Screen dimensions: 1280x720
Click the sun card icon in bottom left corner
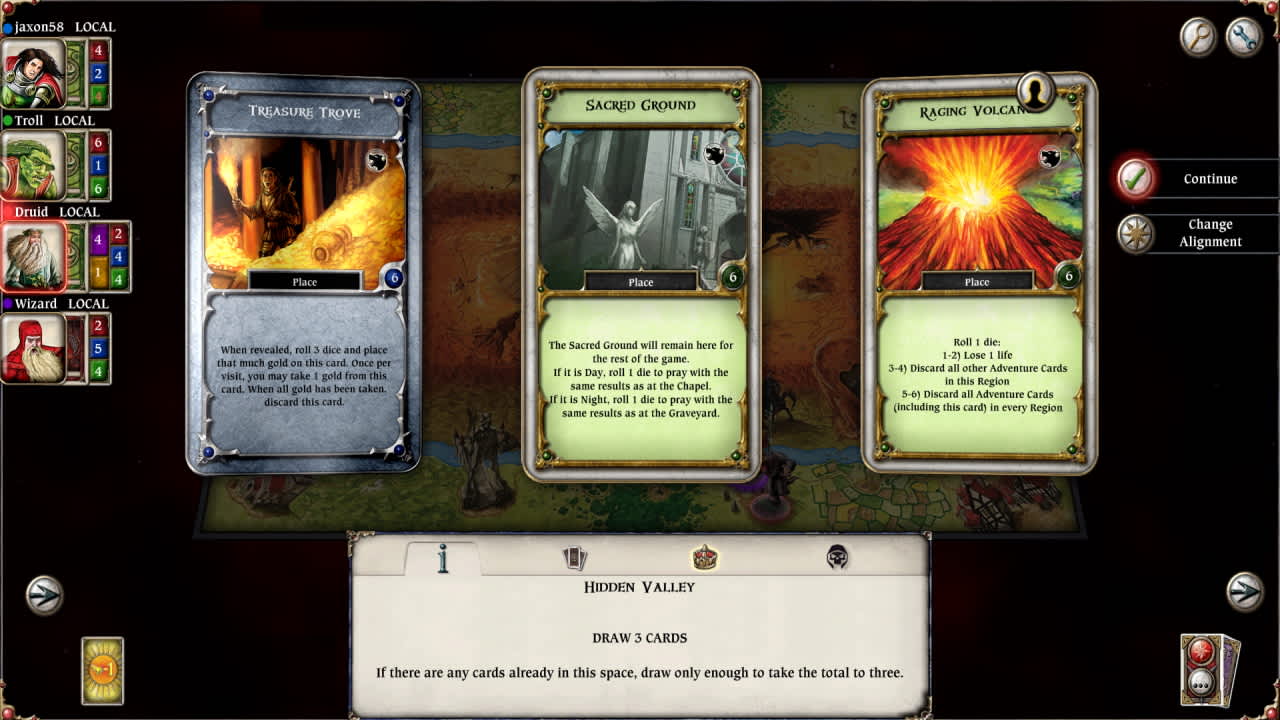click(100, 670)
